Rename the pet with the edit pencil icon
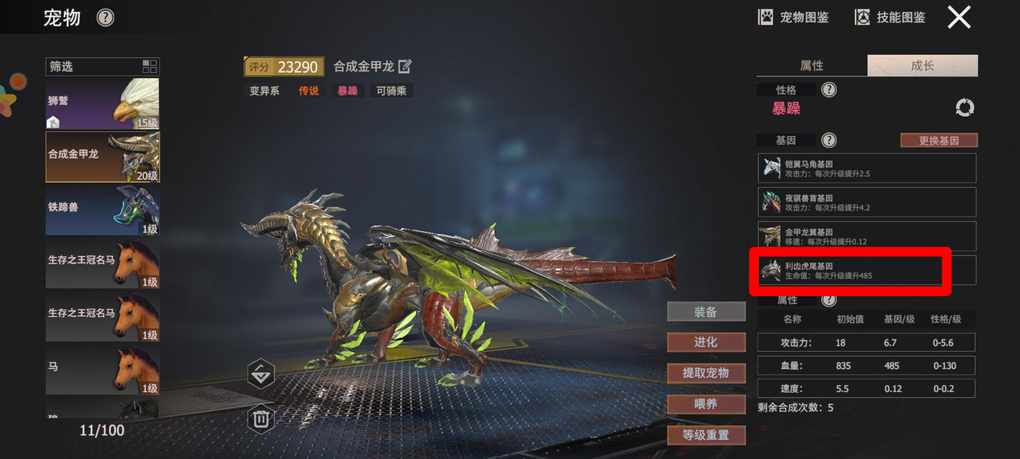1020x459 pixels. pyautogui.click(x=405, y=67)
